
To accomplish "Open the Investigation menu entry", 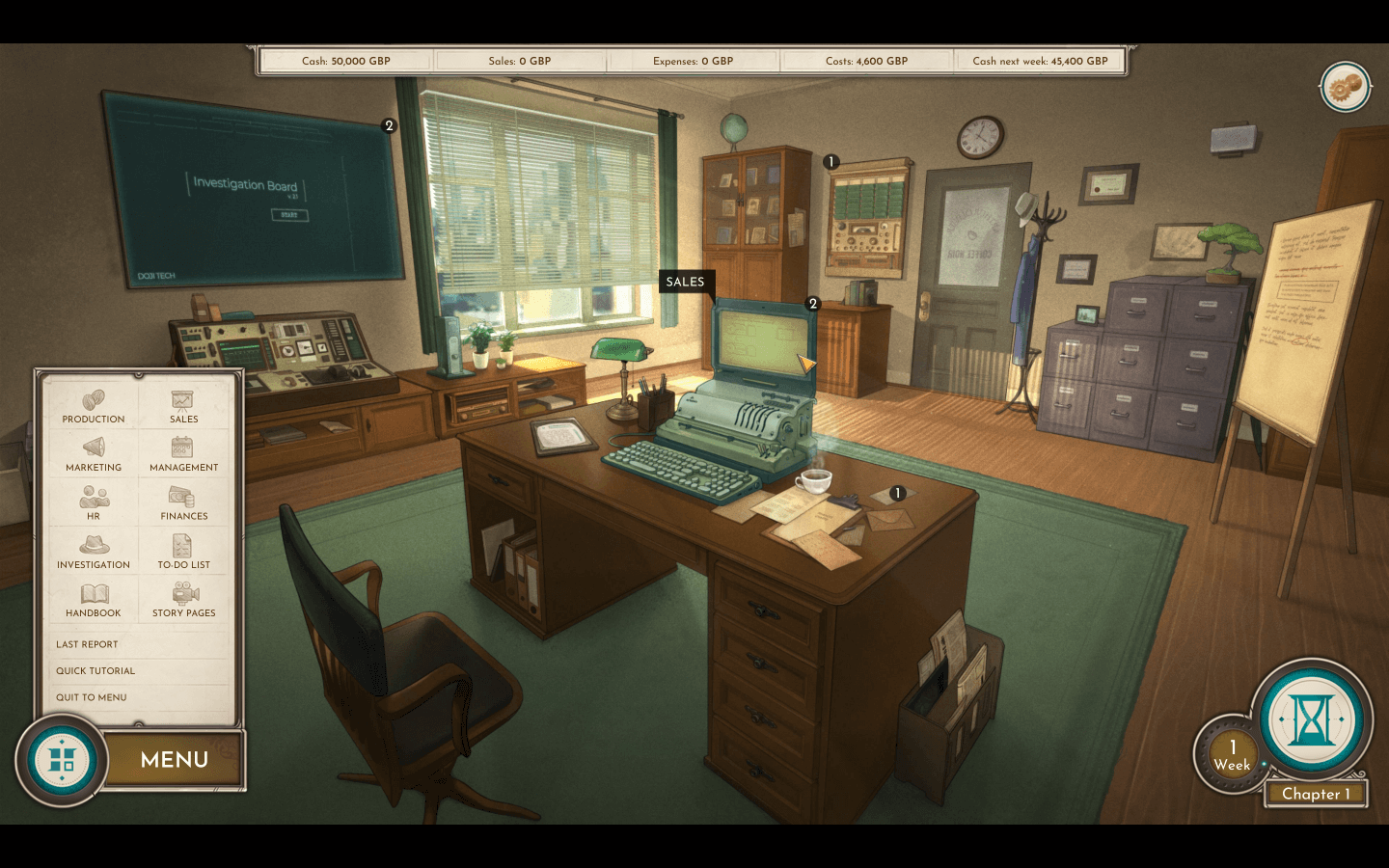I will pyautogui.click(x=94, y=552).
